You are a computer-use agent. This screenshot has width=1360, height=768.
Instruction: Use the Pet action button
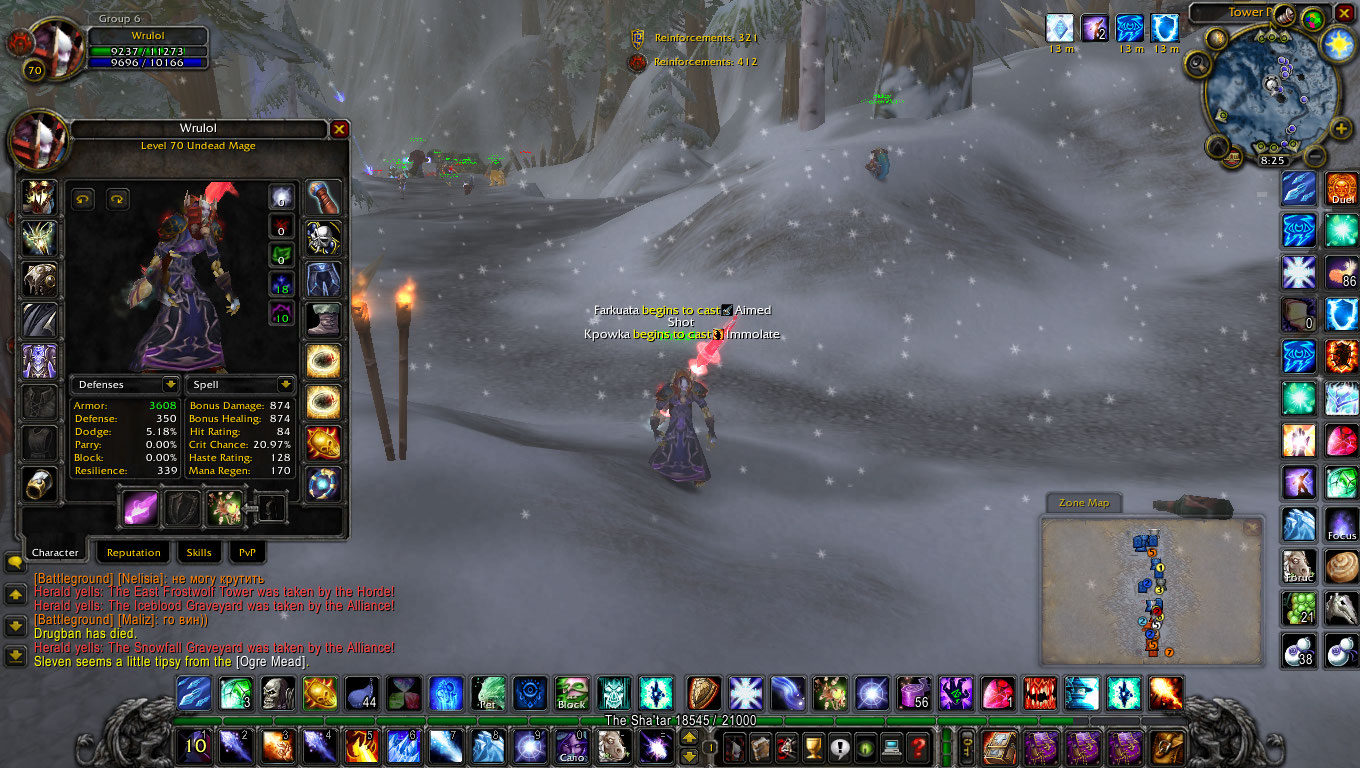coord(488,693)
